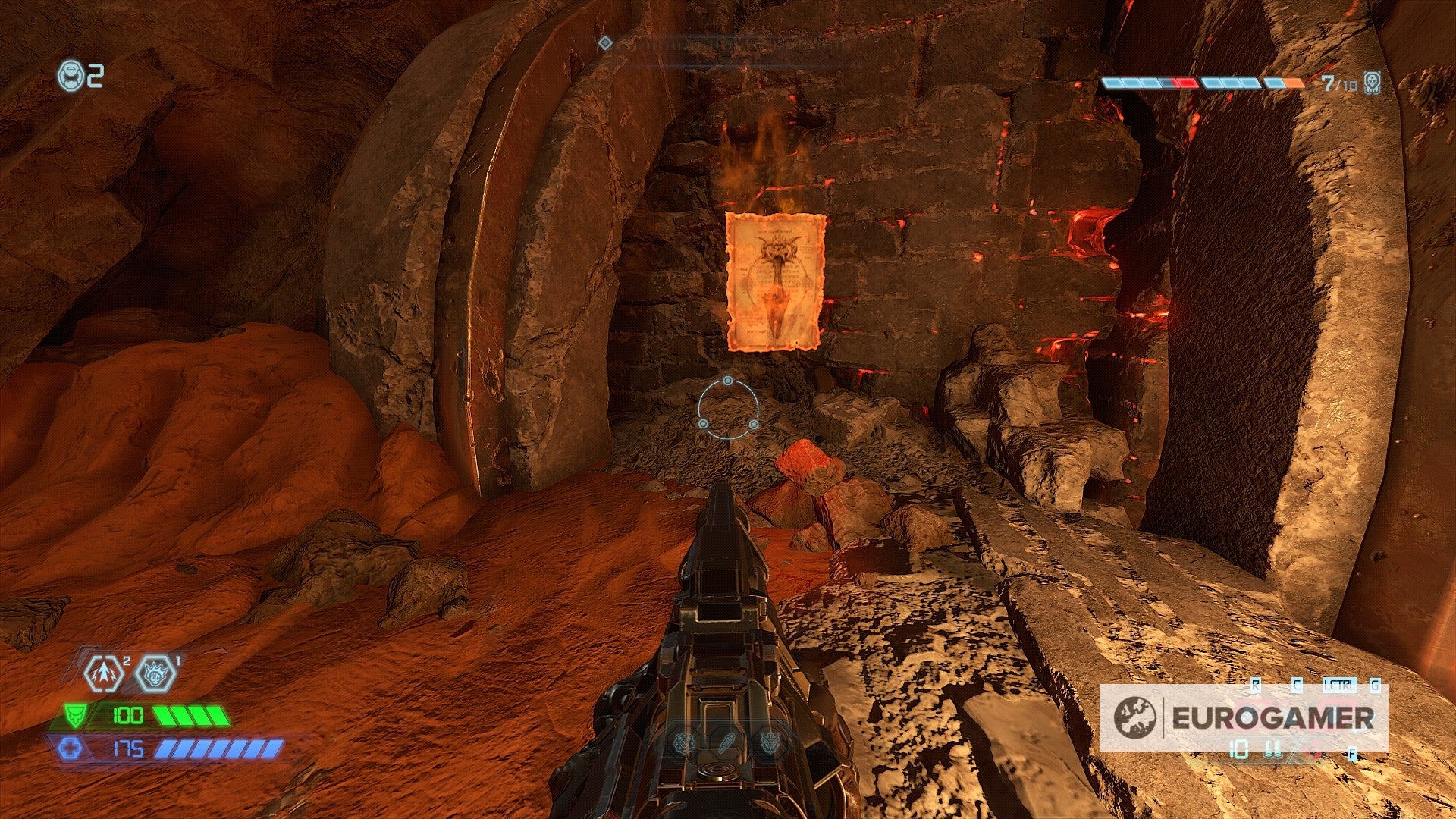Click the blue health cross icon
The width and height of the screenshot is (1456, 819).
72,748
